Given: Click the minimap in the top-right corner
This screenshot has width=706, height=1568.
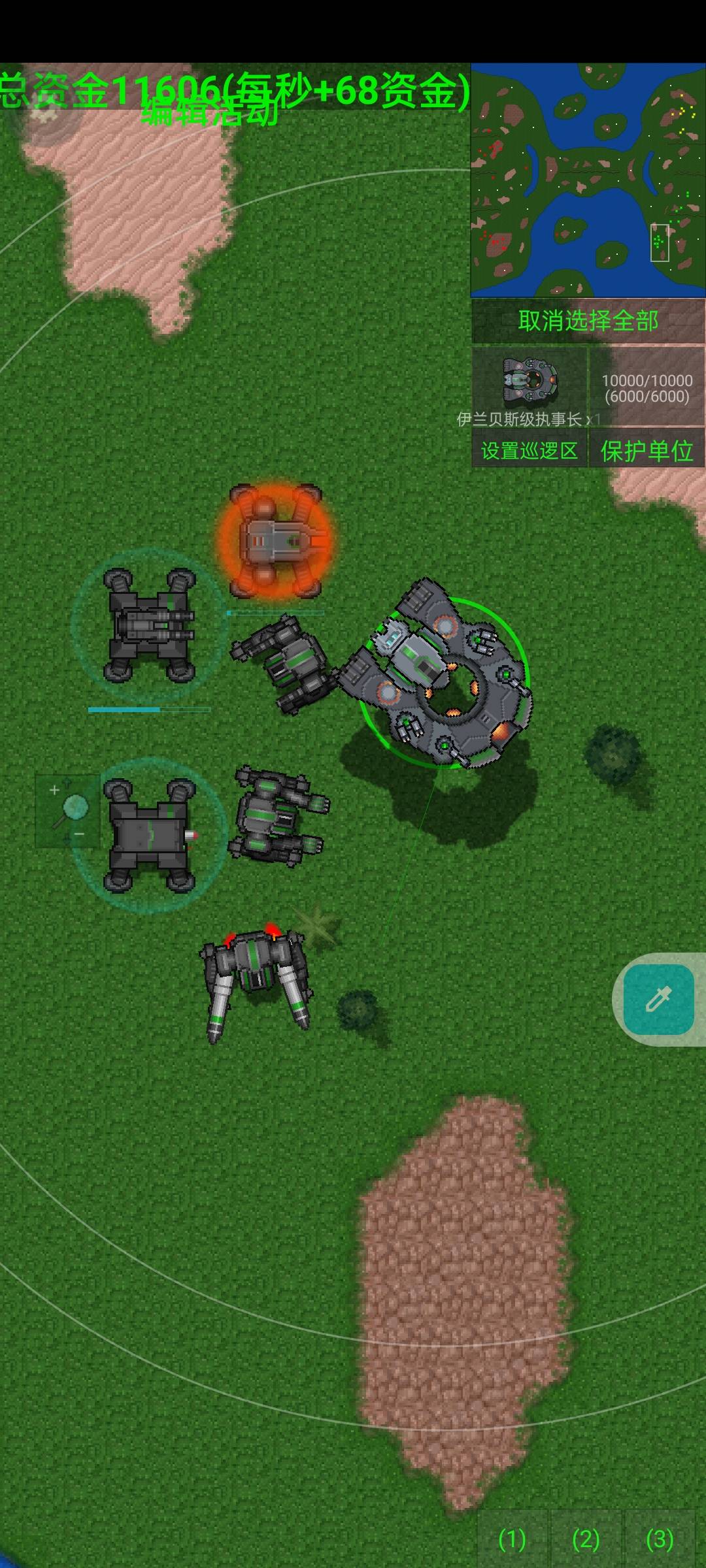Looking at the screenshot, I should pos(588,180).
